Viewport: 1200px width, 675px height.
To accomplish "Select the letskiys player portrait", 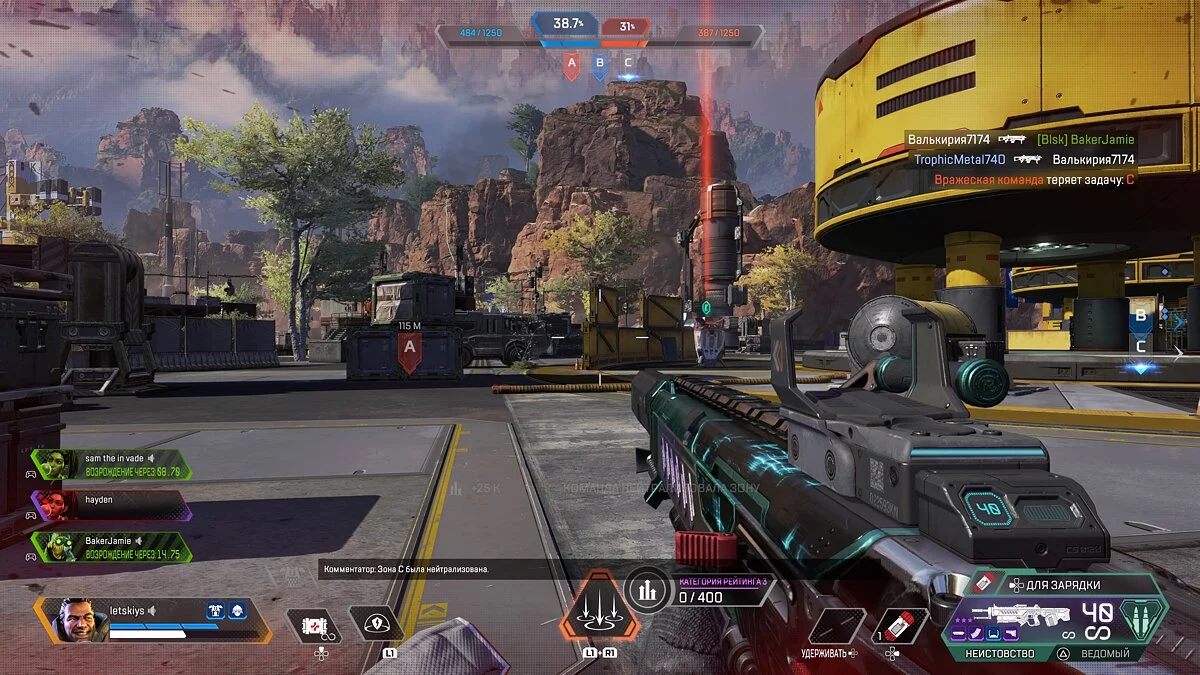I will click(x=74, y=620).
